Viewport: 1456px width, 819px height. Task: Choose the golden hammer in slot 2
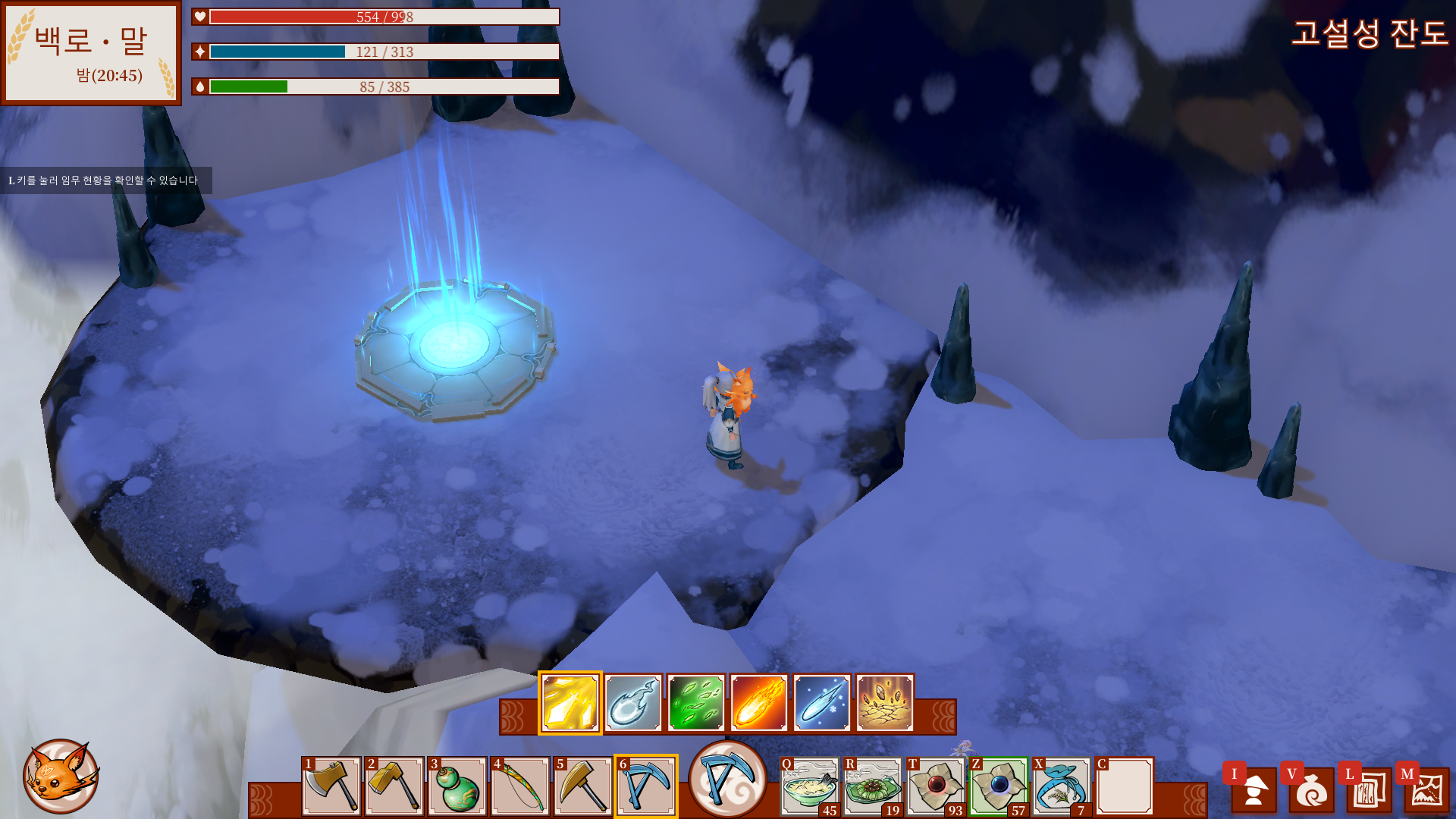click(394, 786)
